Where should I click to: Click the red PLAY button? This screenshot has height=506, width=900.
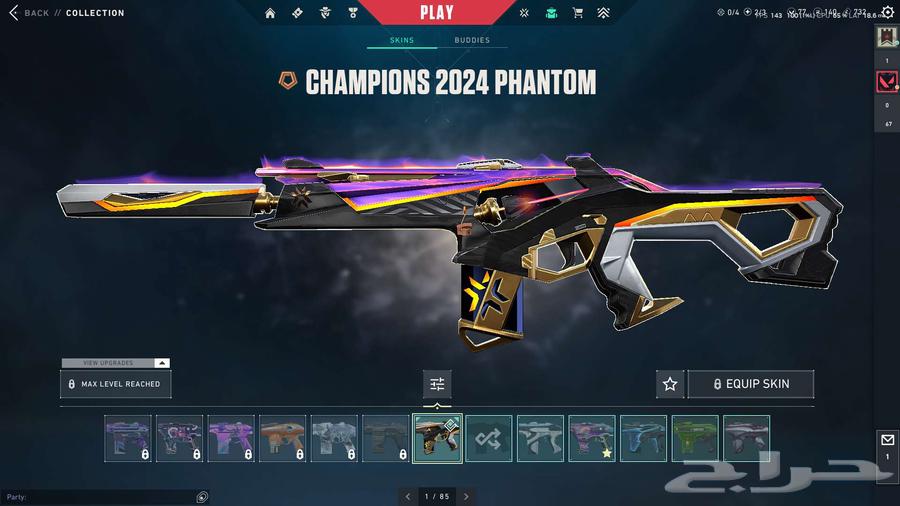click(x=436, y=13)
